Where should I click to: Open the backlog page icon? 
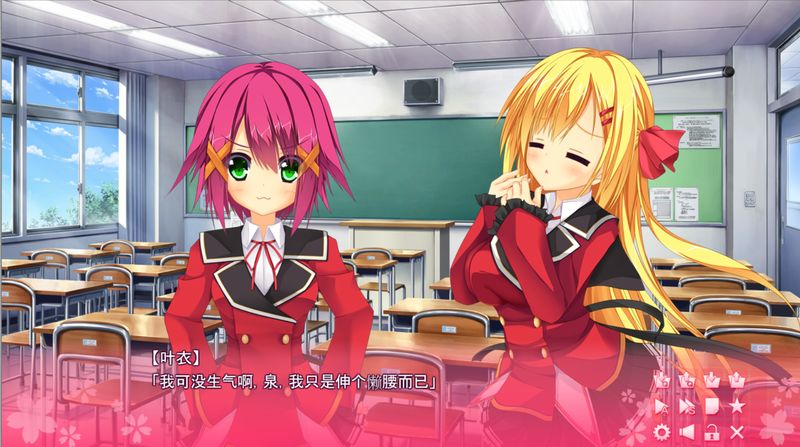[712, 407]
